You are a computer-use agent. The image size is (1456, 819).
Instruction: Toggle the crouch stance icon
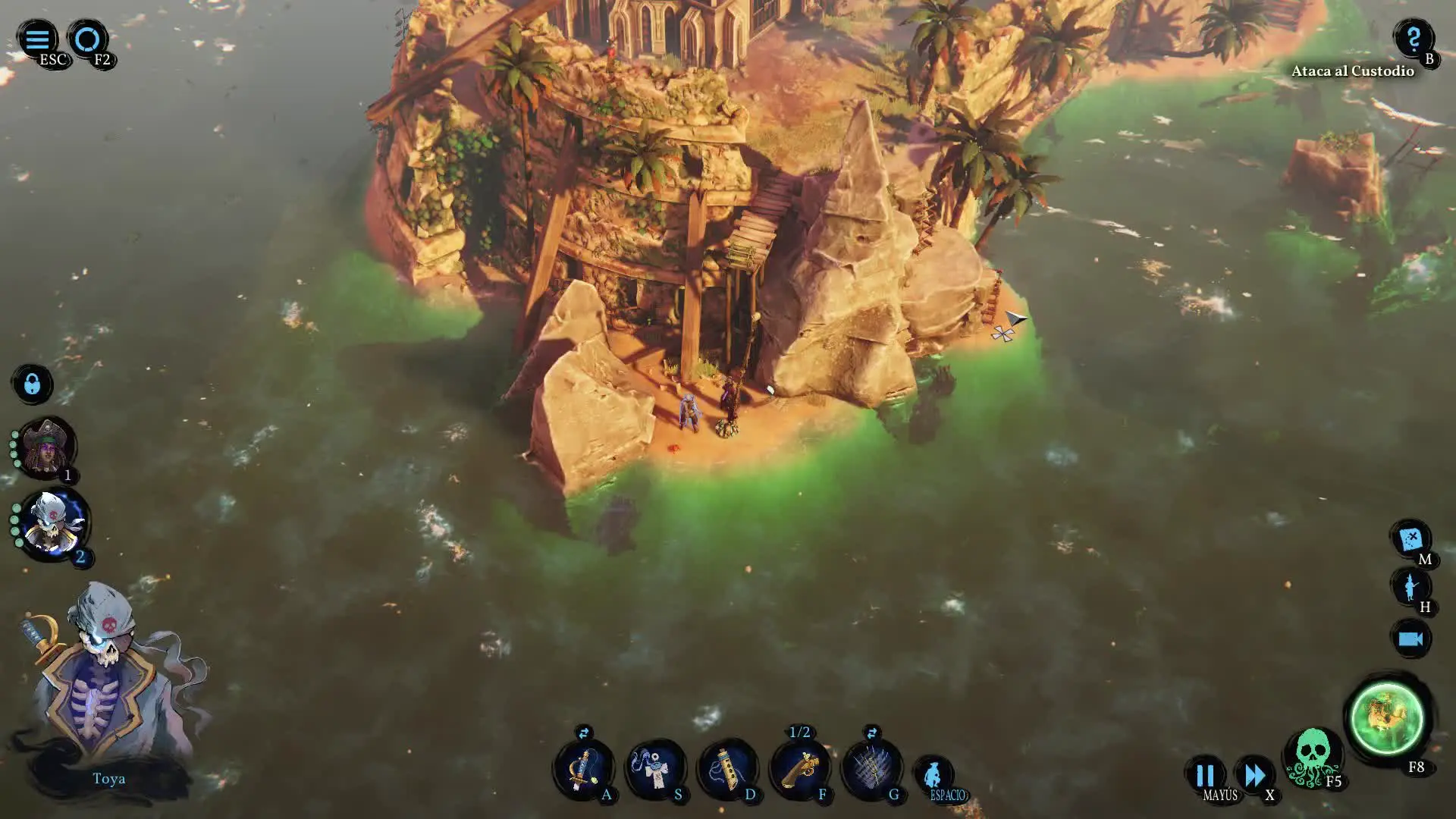(934, 775)
